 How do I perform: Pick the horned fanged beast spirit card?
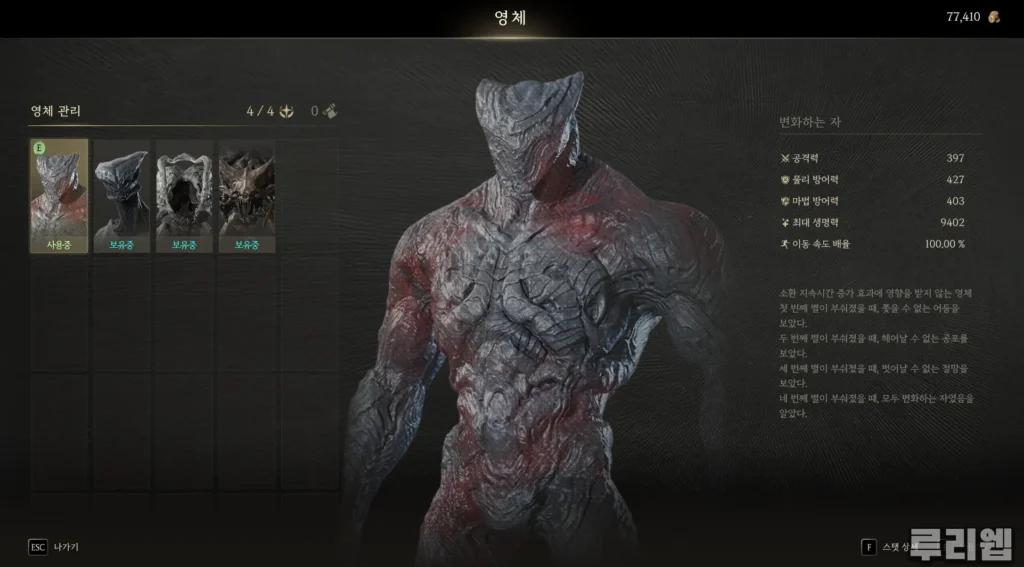tap(246, 195)
